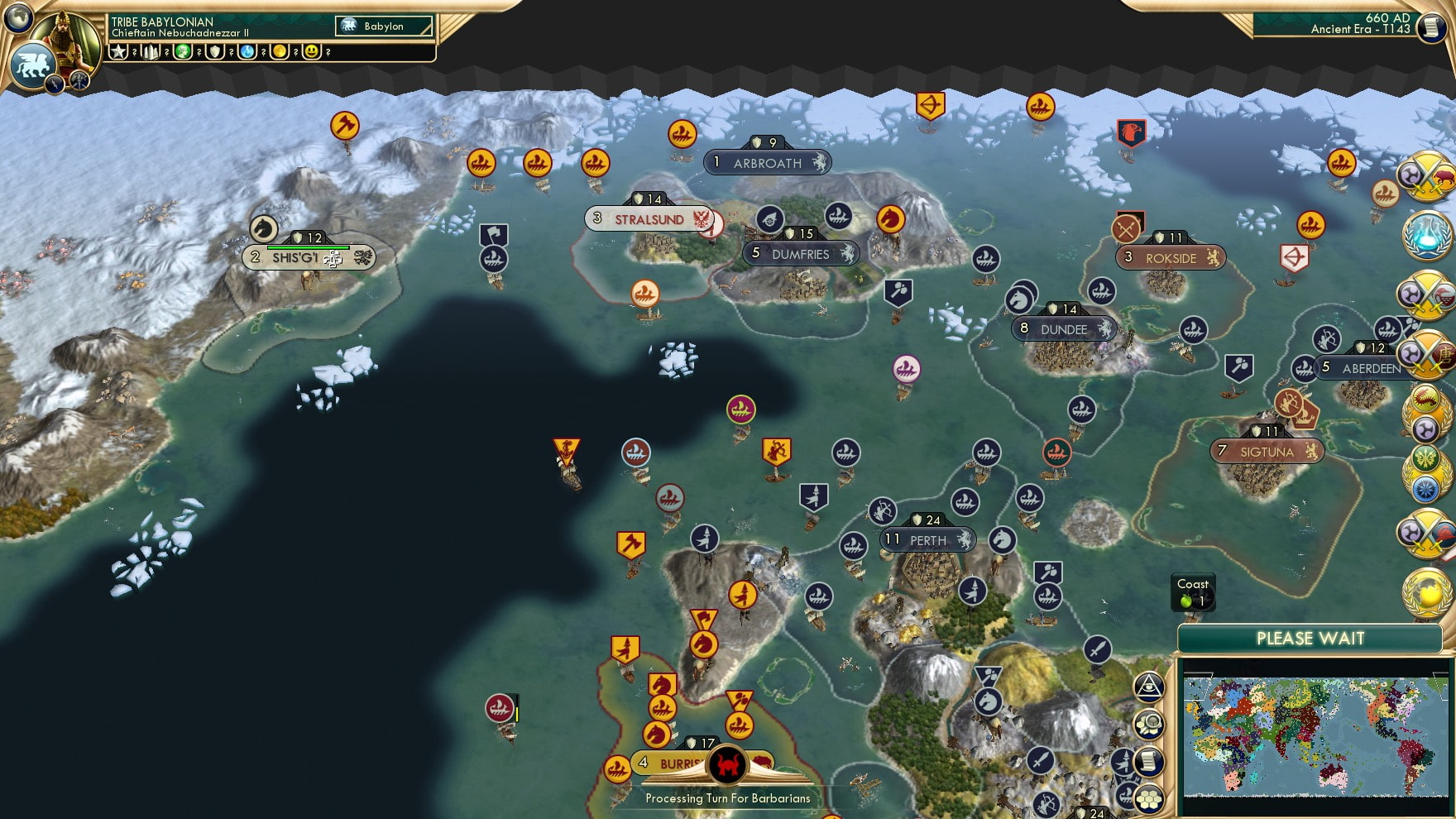This screenshot has width=1456, height=819.
Task: Open the Babylon civilization dropdown banner
Action: point(382,26)
